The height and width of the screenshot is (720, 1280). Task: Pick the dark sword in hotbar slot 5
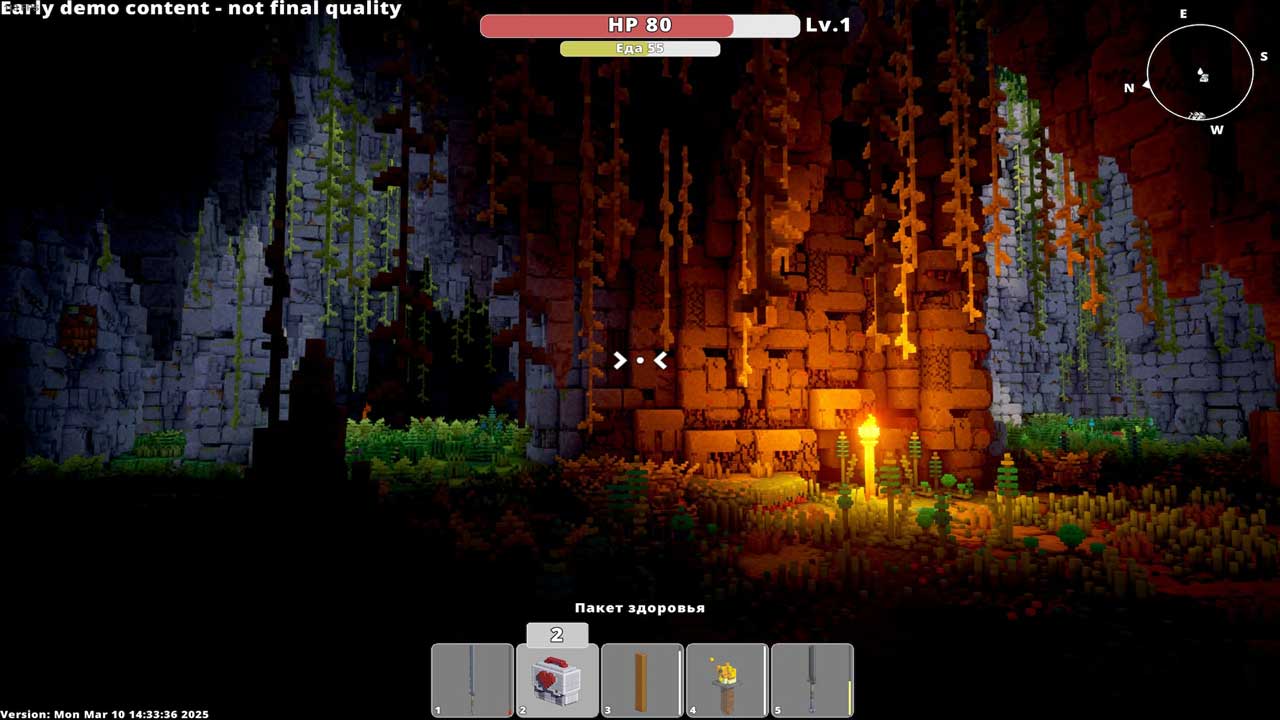pyautogui.click(x=812, y=680)
